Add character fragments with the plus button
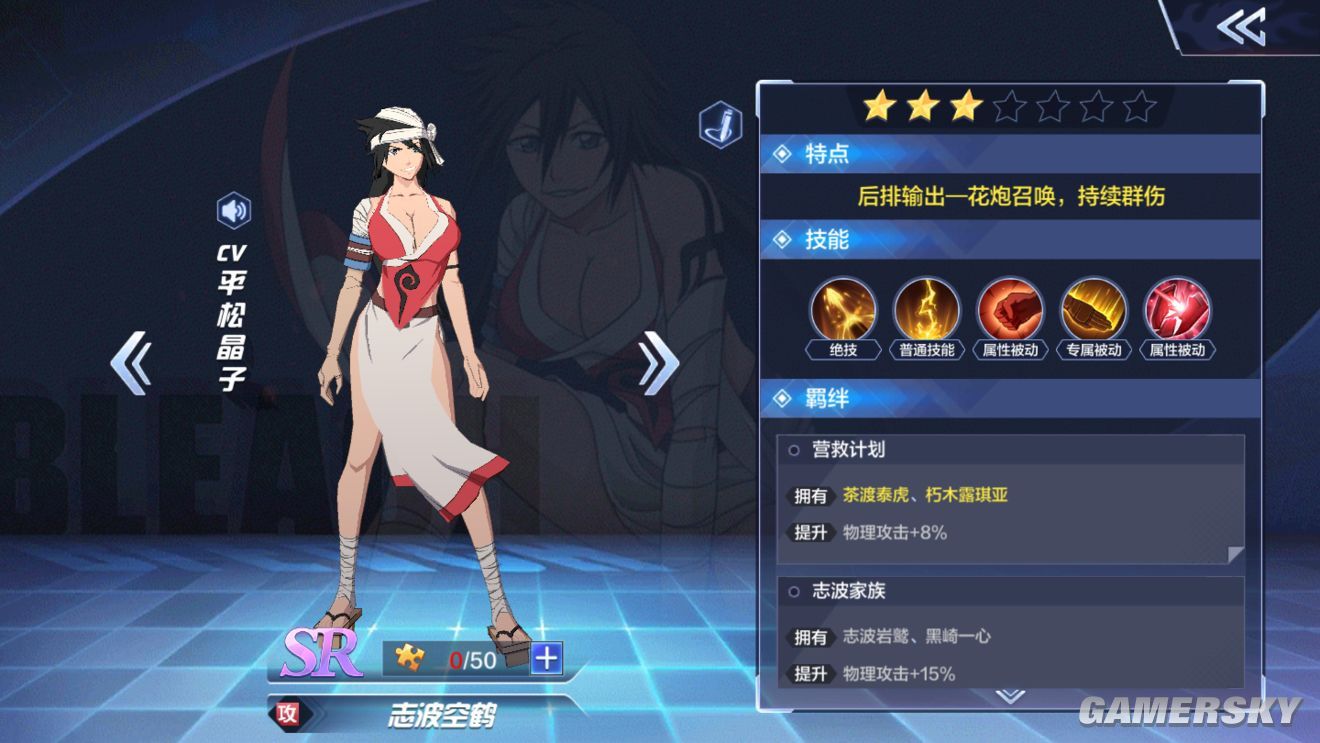Viewport: 1320px width, 743px height. click(x=546, y=658)
